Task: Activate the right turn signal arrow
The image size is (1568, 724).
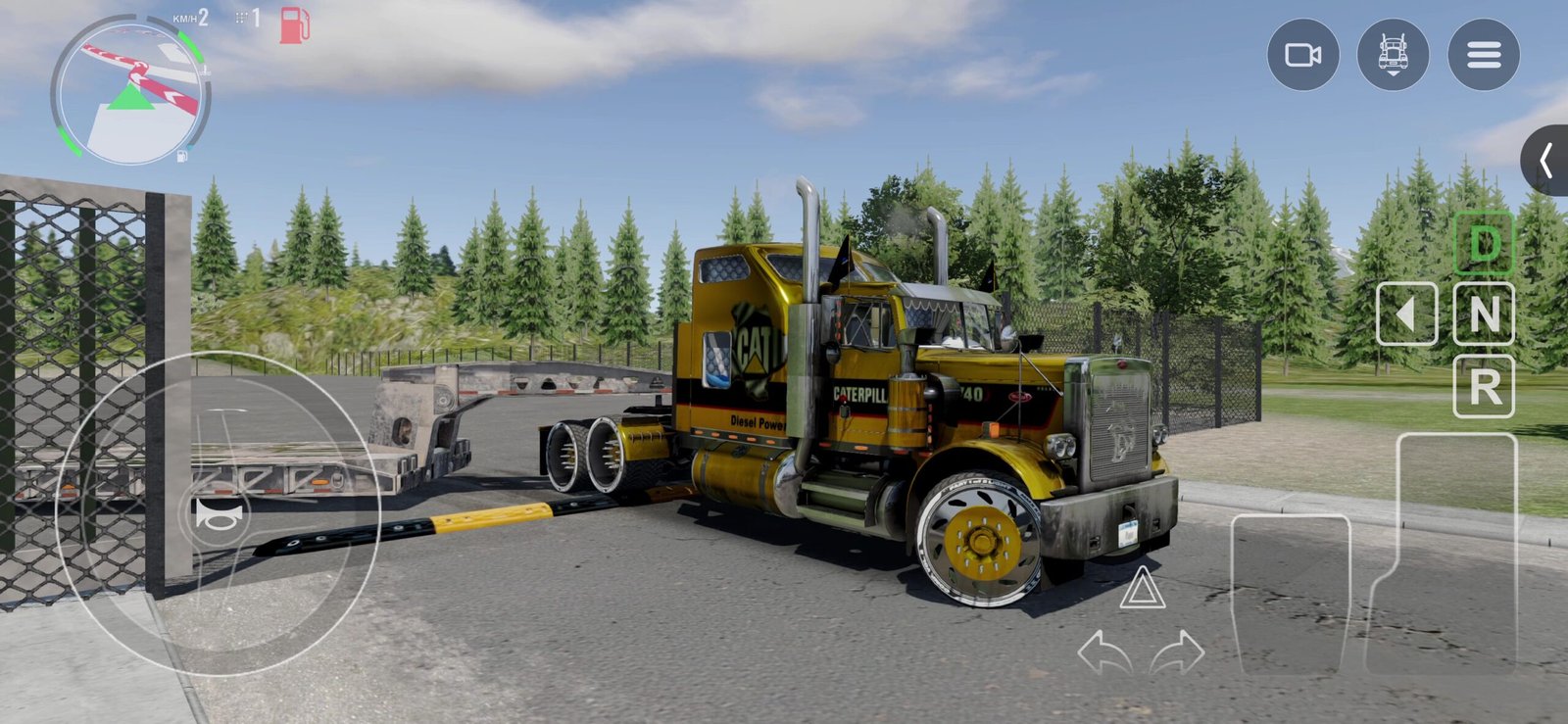Action: coord(1177,653)
